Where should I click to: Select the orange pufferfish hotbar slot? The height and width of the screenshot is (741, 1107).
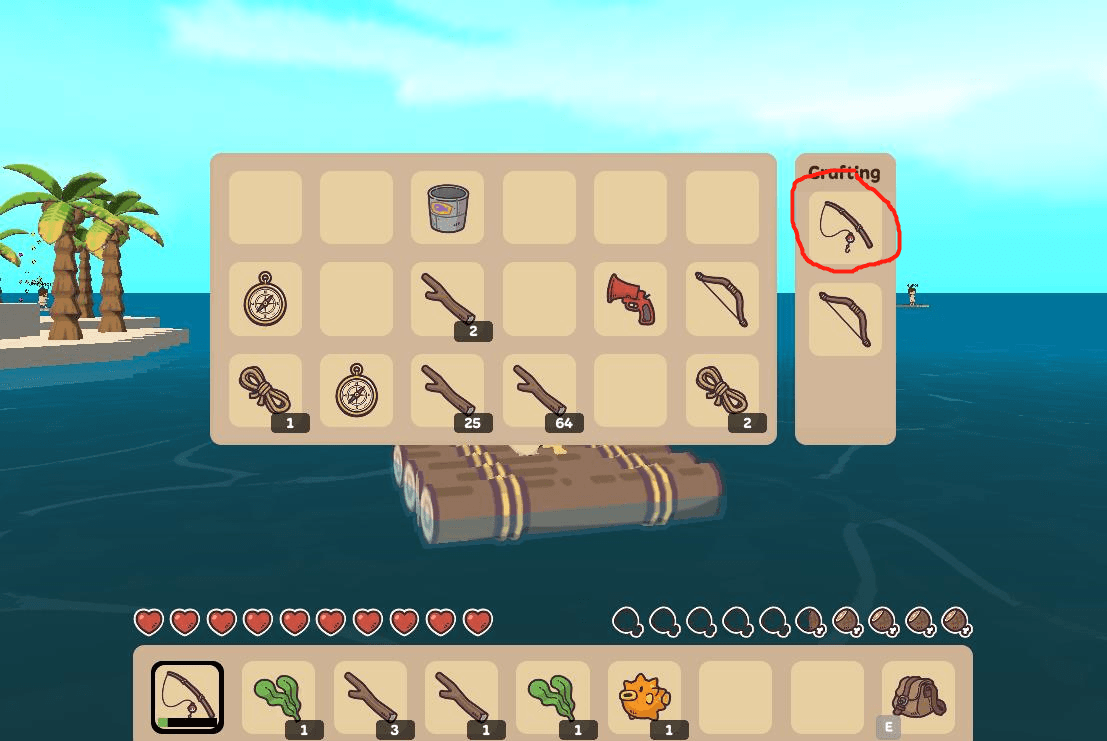tap(644, 697)
